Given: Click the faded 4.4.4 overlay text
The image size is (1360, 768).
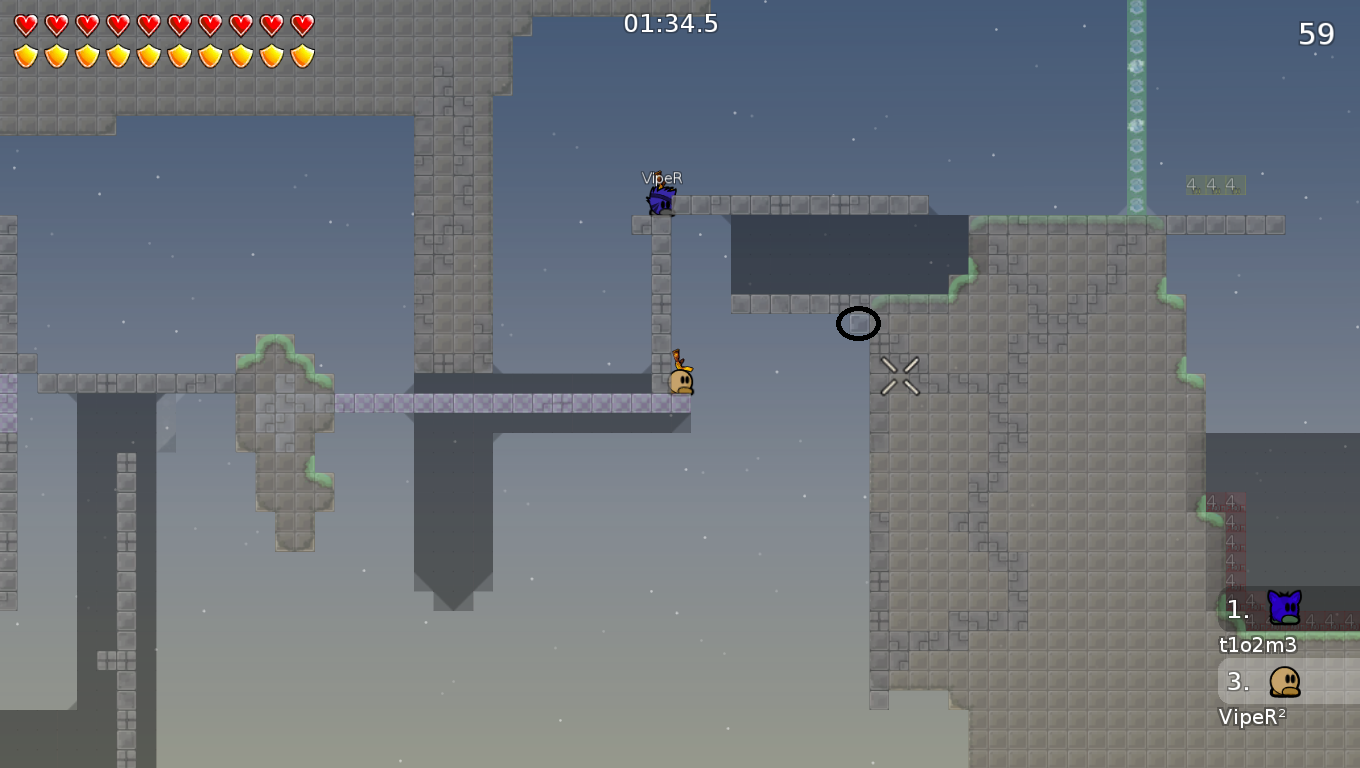Looking at the screenshot, I should coord(1214,184).
